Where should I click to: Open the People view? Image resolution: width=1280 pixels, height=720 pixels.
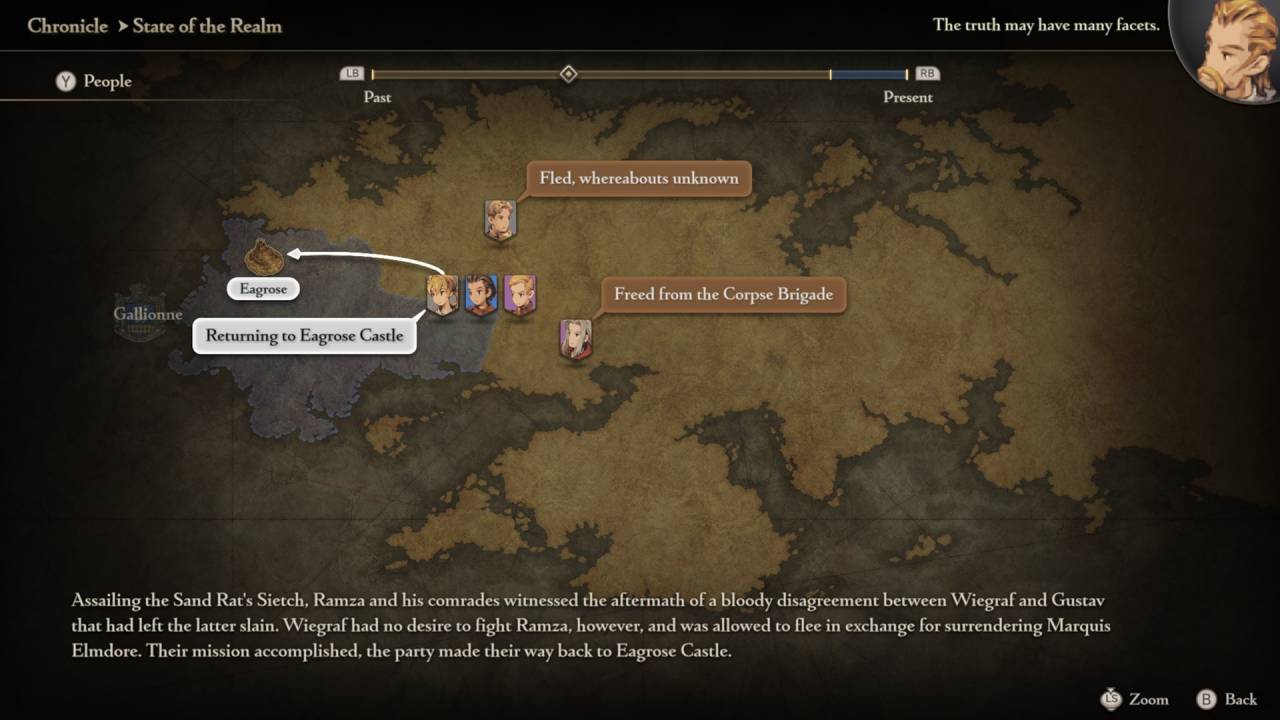click(94, 81)
